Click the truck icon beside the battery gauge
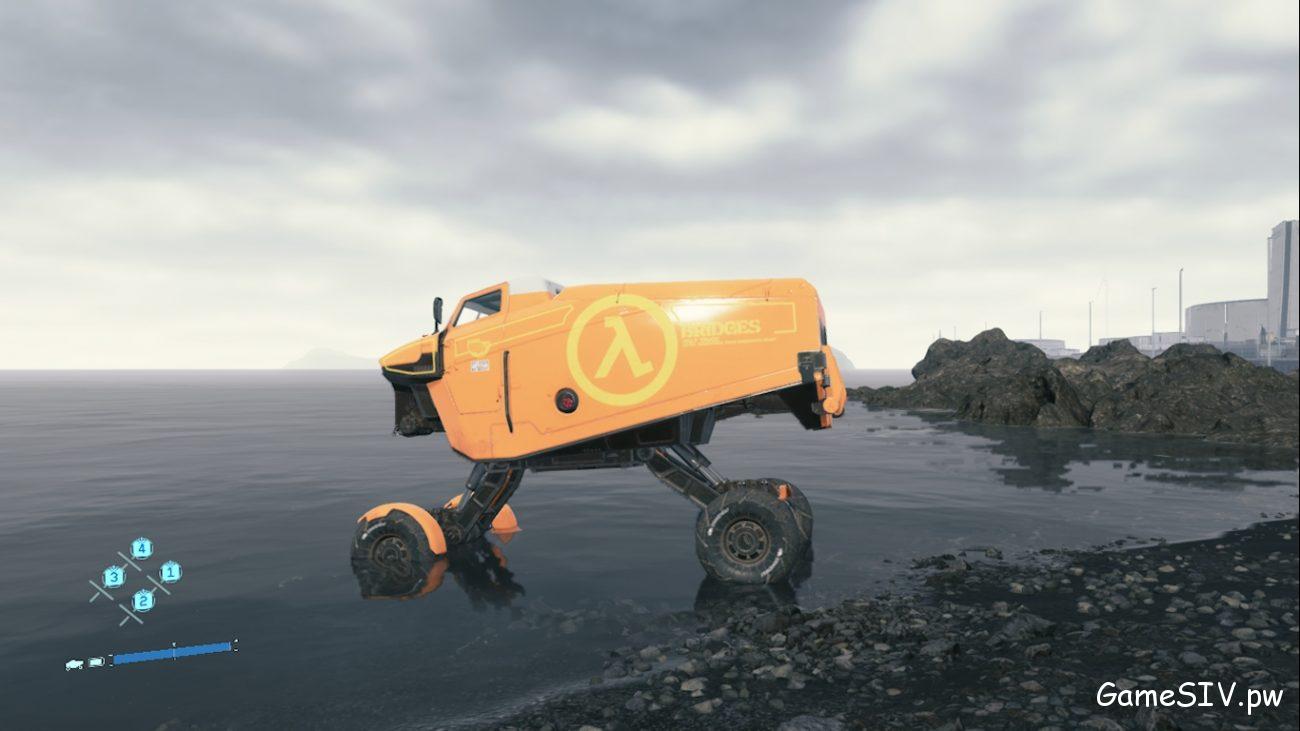The height and width of the screenshot is (731, 1300). (x=74, y=663)
